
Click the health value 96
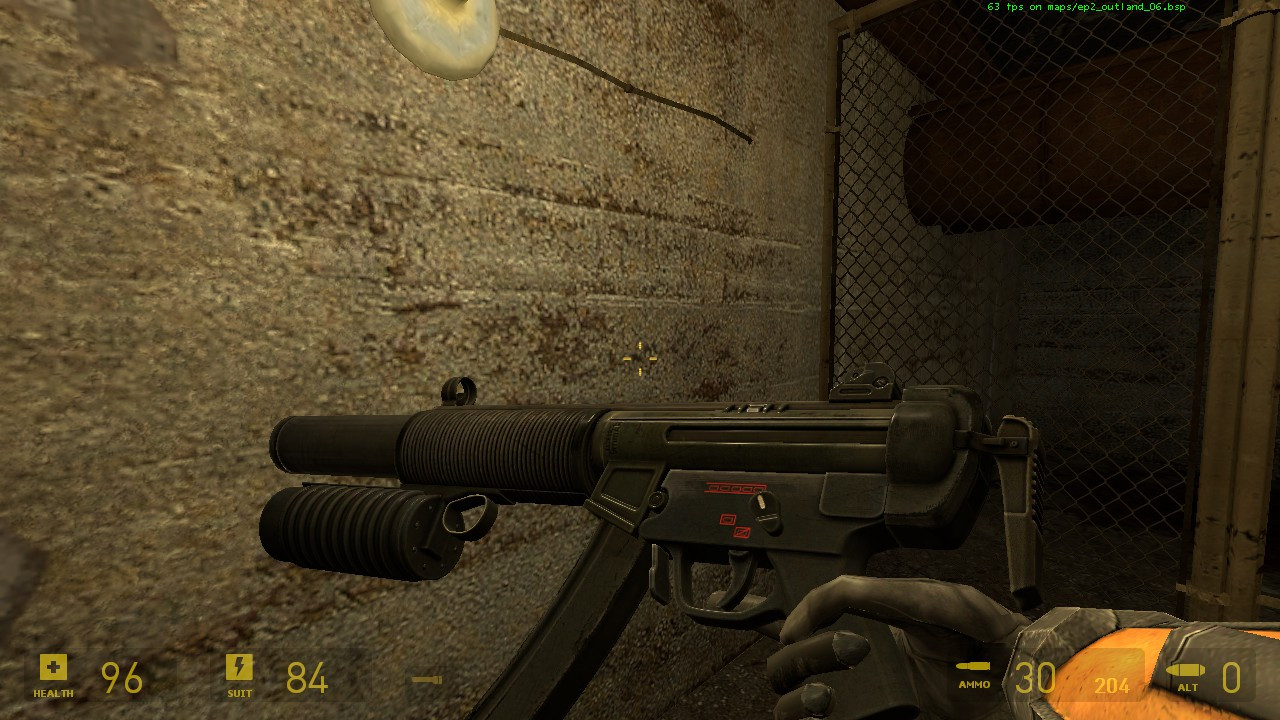[120, 678]
